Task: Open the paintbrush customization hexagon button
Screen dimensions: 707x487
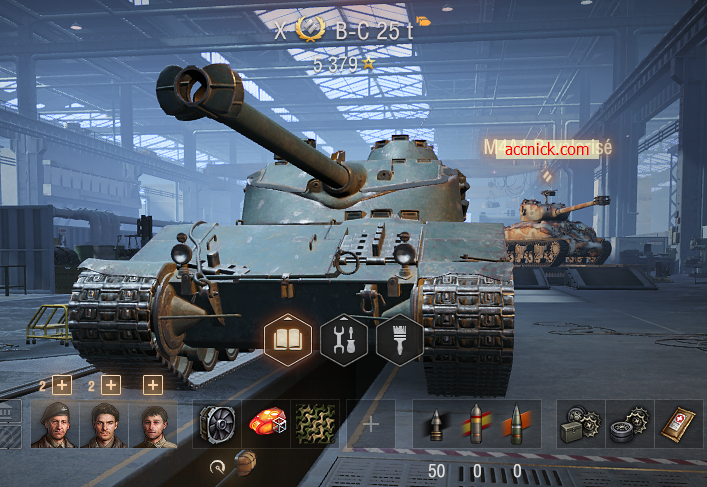Action: click(399, 339)
